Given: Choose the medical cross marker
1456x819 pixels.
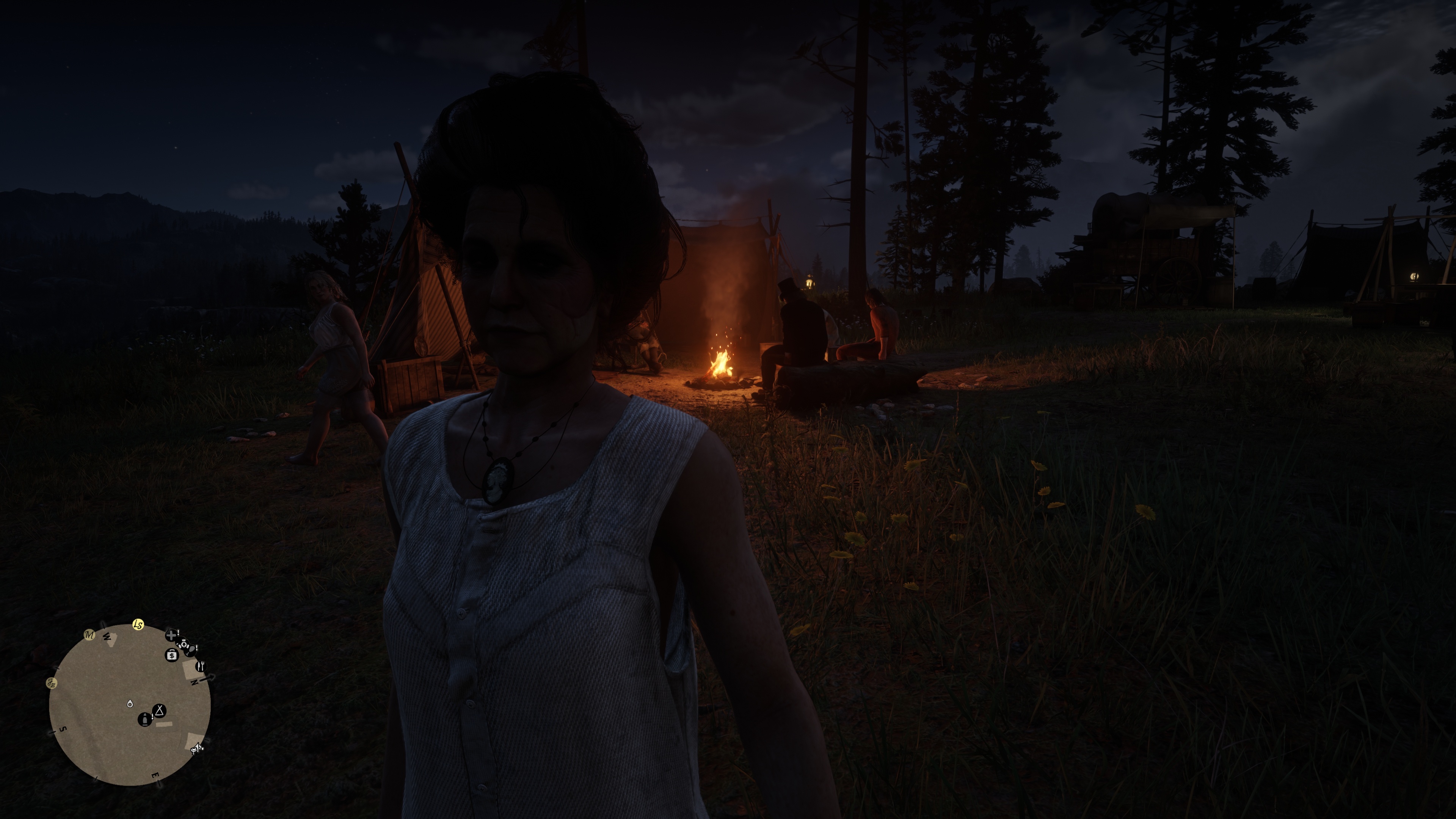Looking at the screenshot, I should point(171,635).
